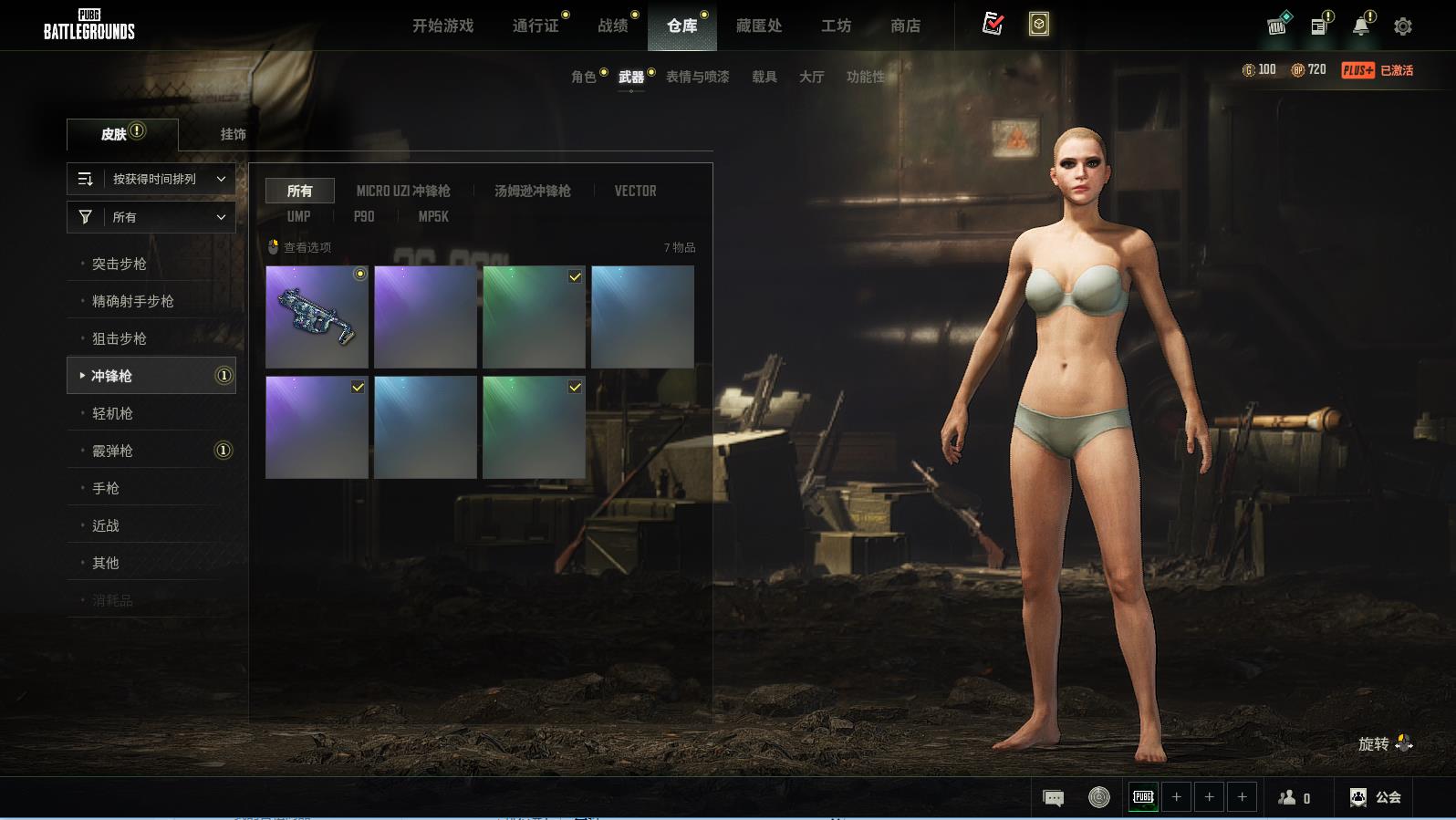Select the blue camo Vector skin tile

[317, 317]
